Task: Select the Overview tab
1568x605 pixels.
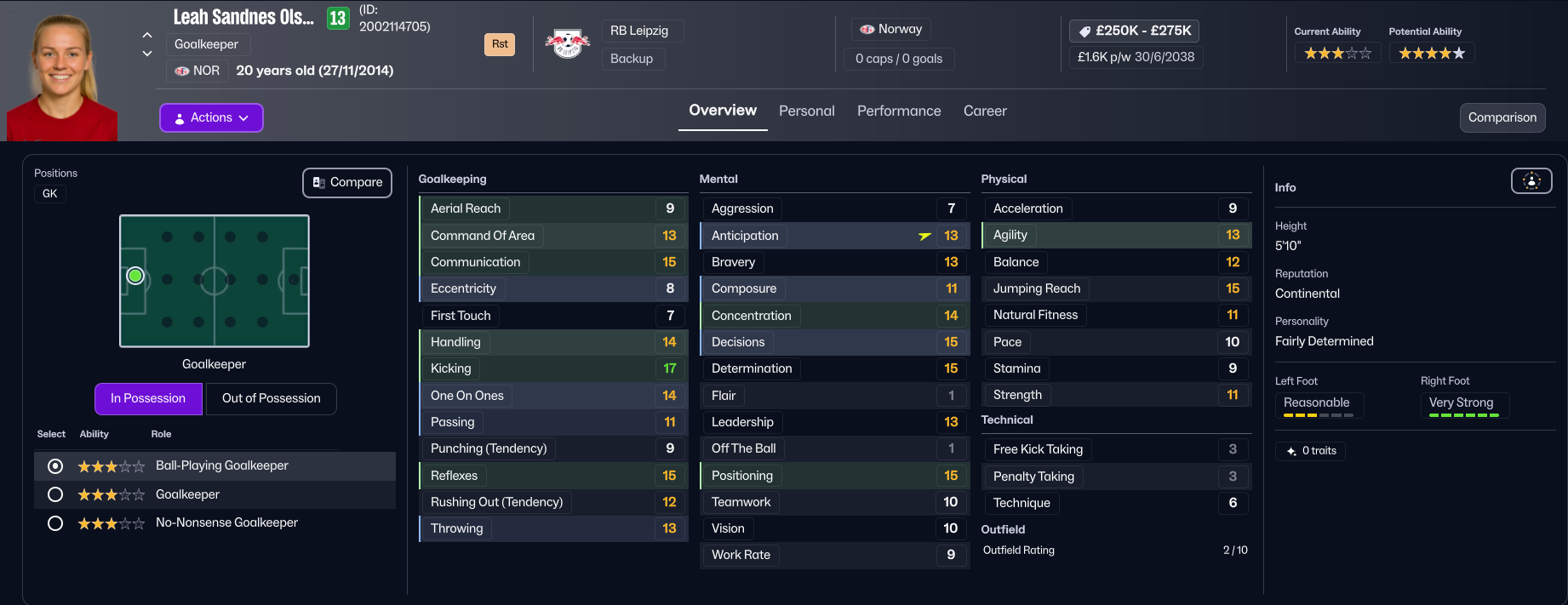Action: 723,111
